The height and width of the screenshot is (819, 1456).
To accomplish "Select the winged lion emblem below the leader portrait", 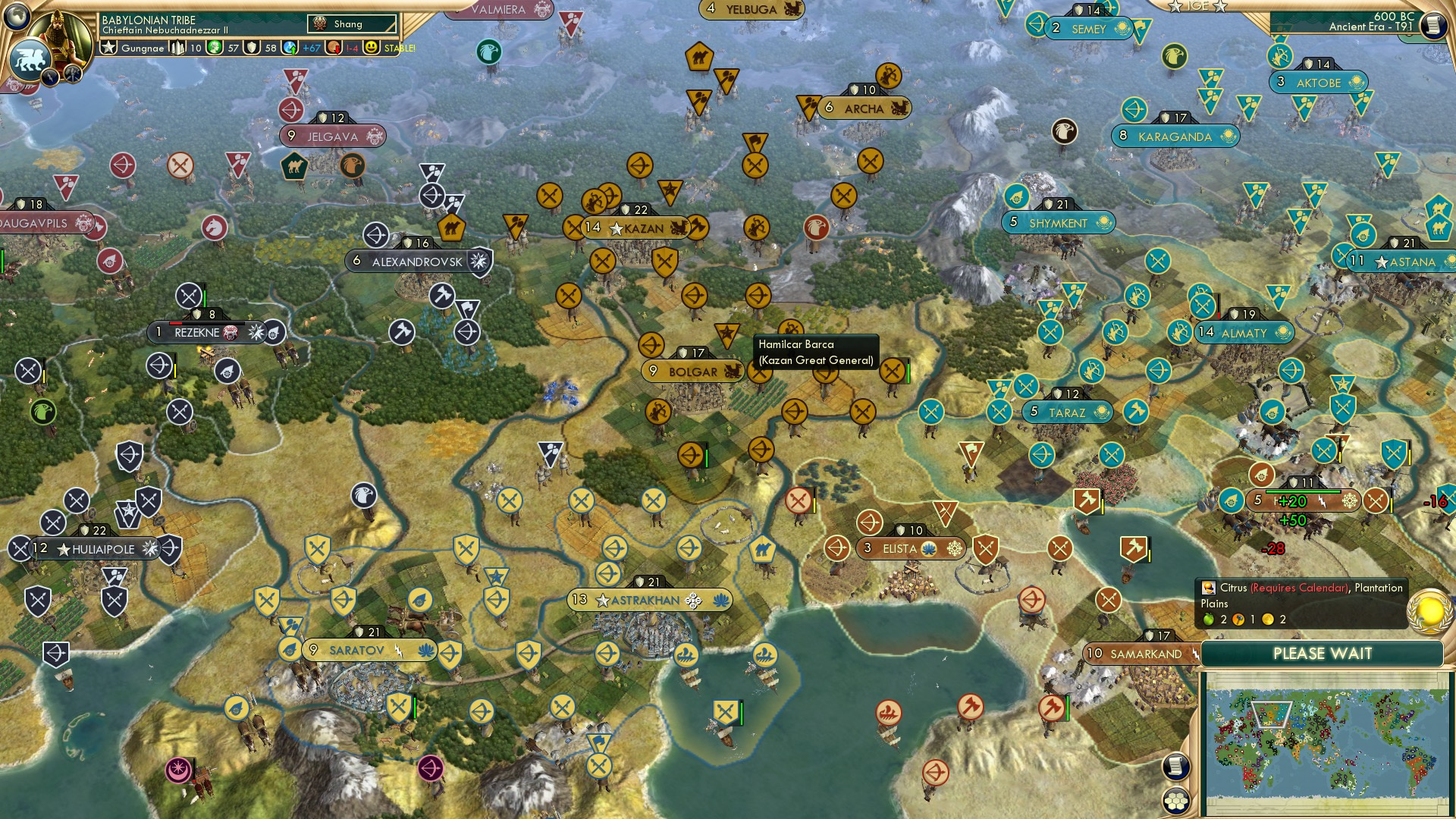I will pos(30,59).
